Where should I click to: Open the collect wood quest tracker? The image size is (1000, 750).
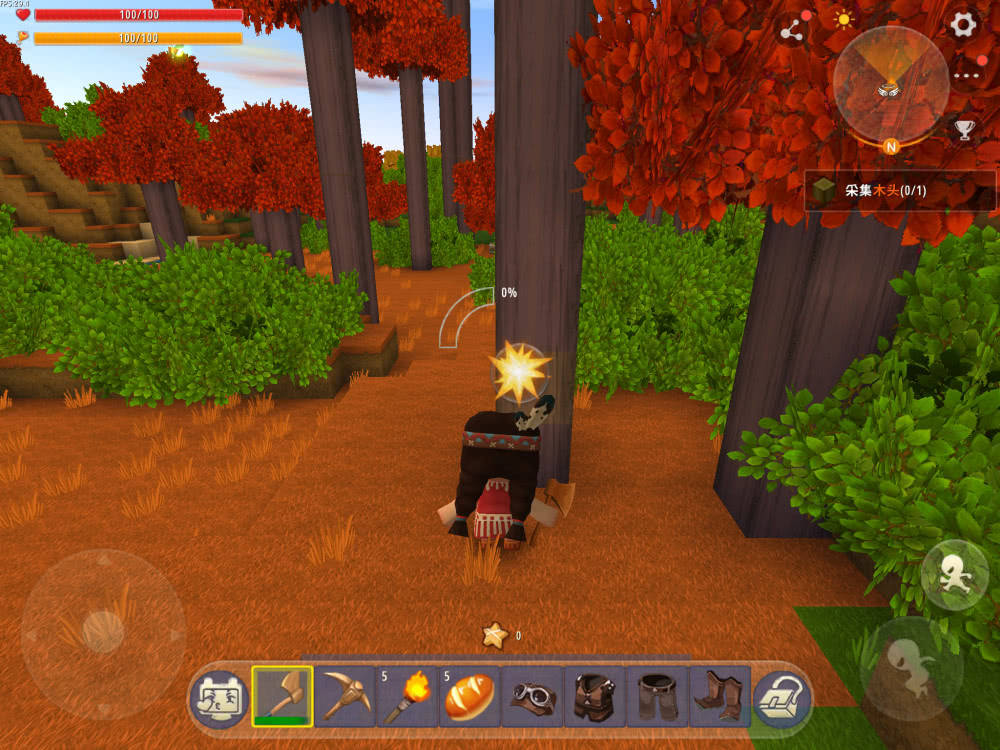[x=900, y=190]
